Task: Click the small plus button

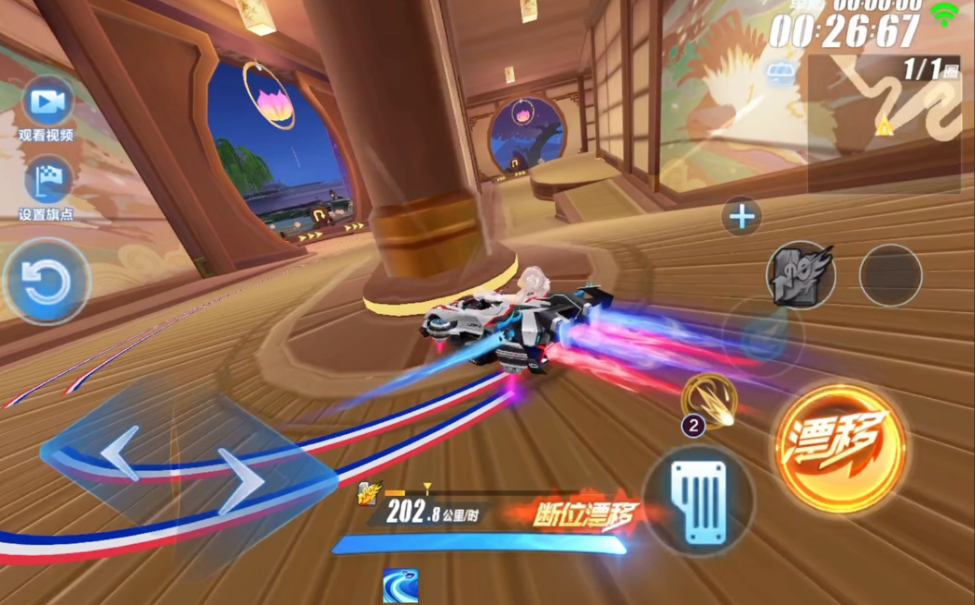Action: pyautogui.click(x=742, y=216)
